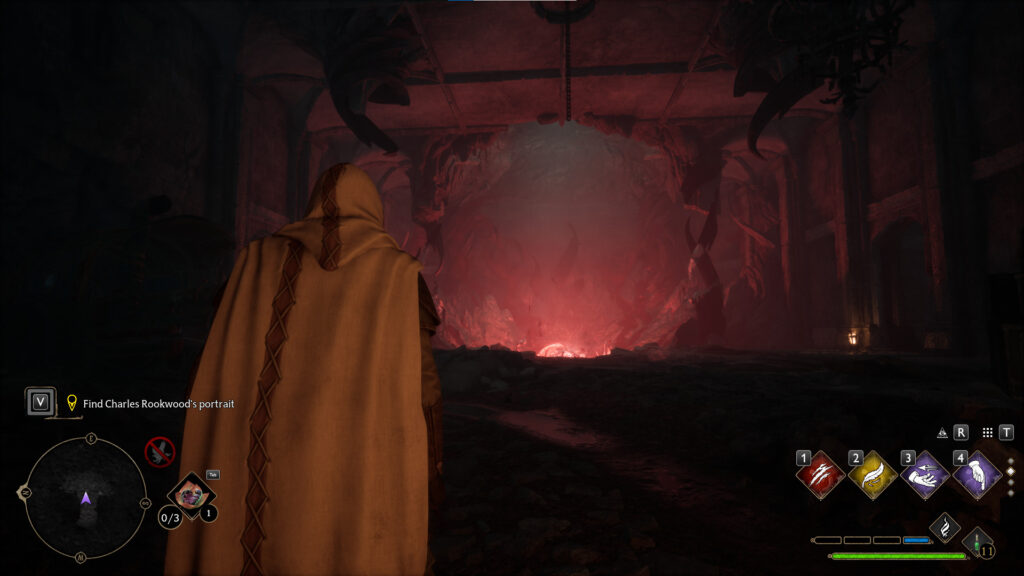Click the circular minimap
Image resolution: width=1024 pixels, height=576 pixels.
[85, 498]
